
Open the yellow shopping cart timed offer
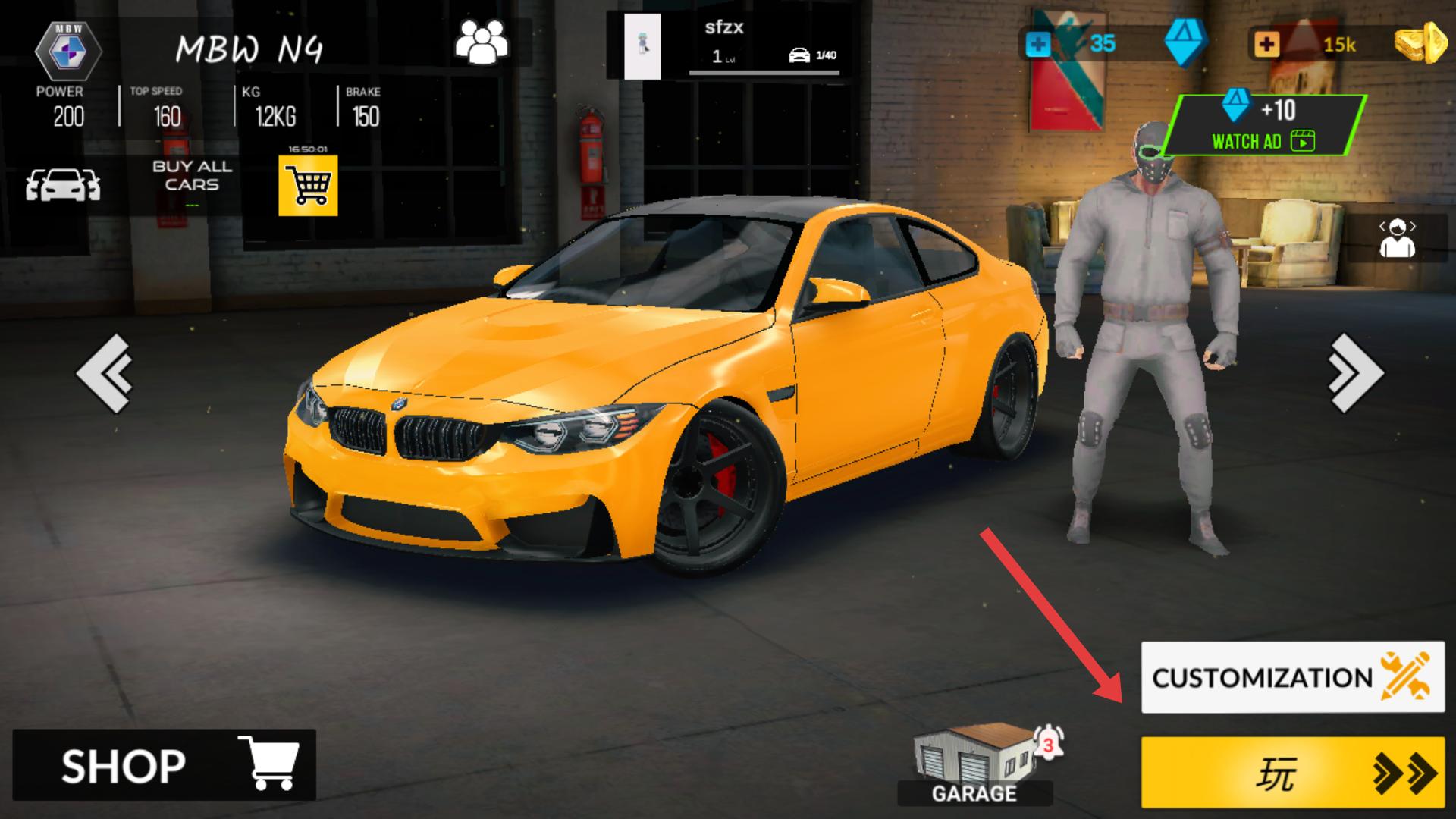point(308,184)
